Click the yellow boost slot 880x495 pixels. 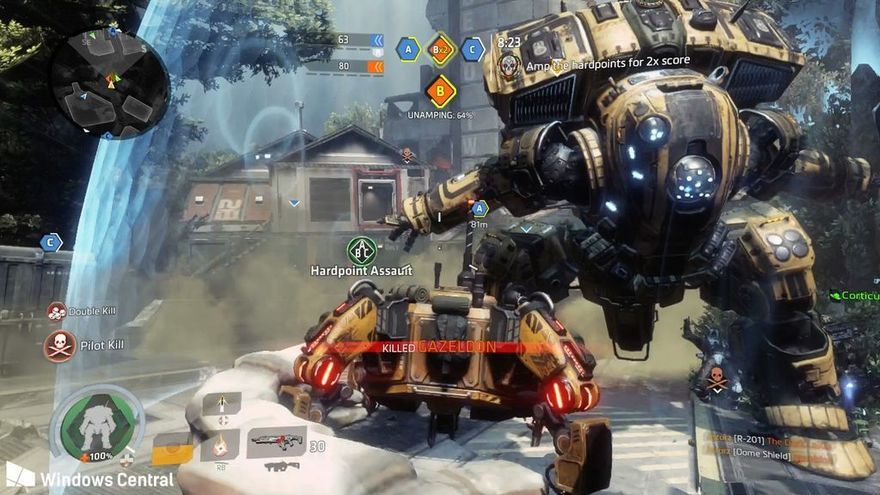172,449
